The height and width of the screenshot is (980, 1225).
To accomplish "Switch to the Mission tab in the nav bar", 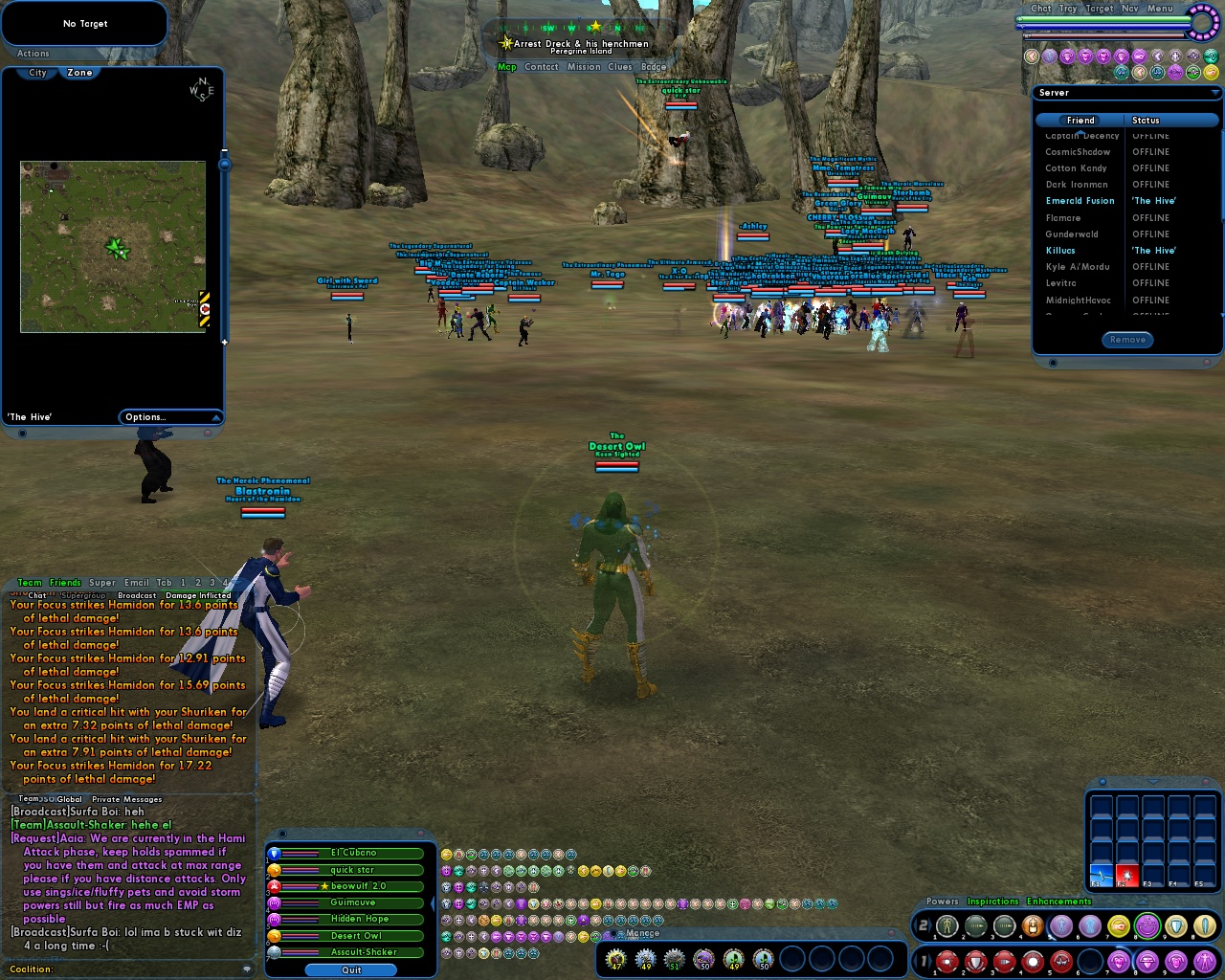I will pyautogui.click(x=586, y=66).
